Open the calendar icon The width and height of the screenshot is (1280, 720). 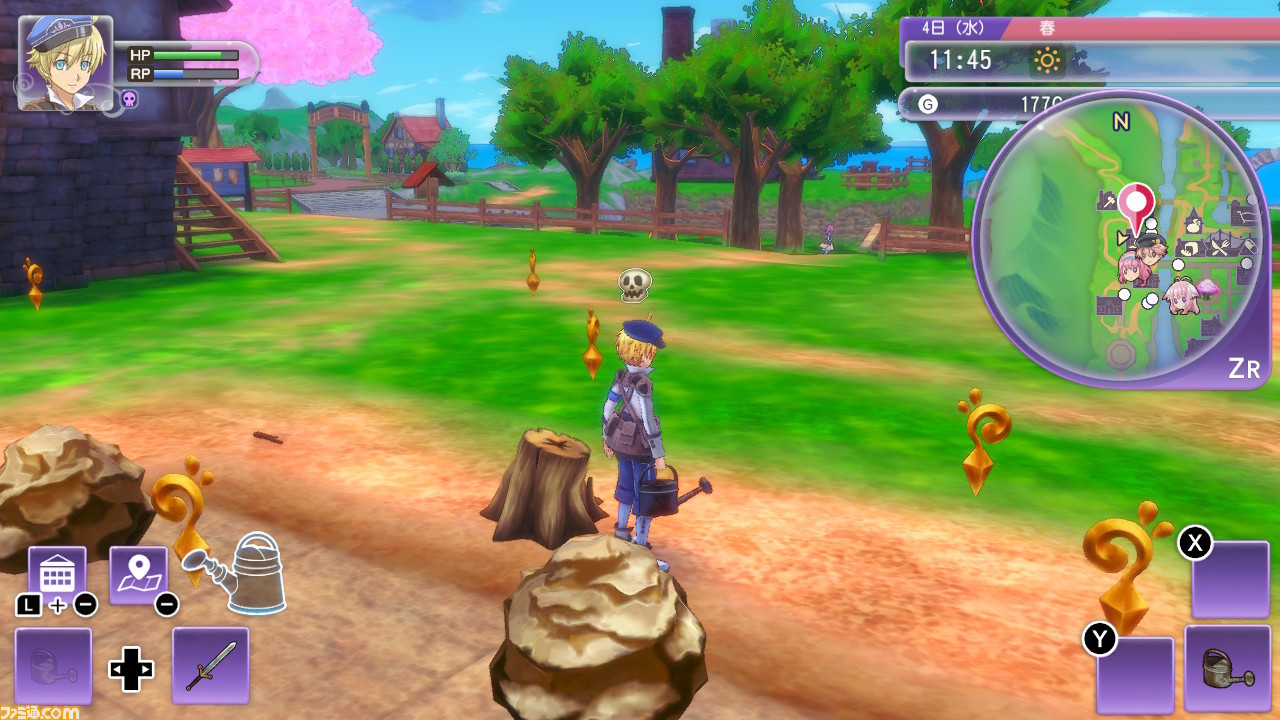pos(57,575)
